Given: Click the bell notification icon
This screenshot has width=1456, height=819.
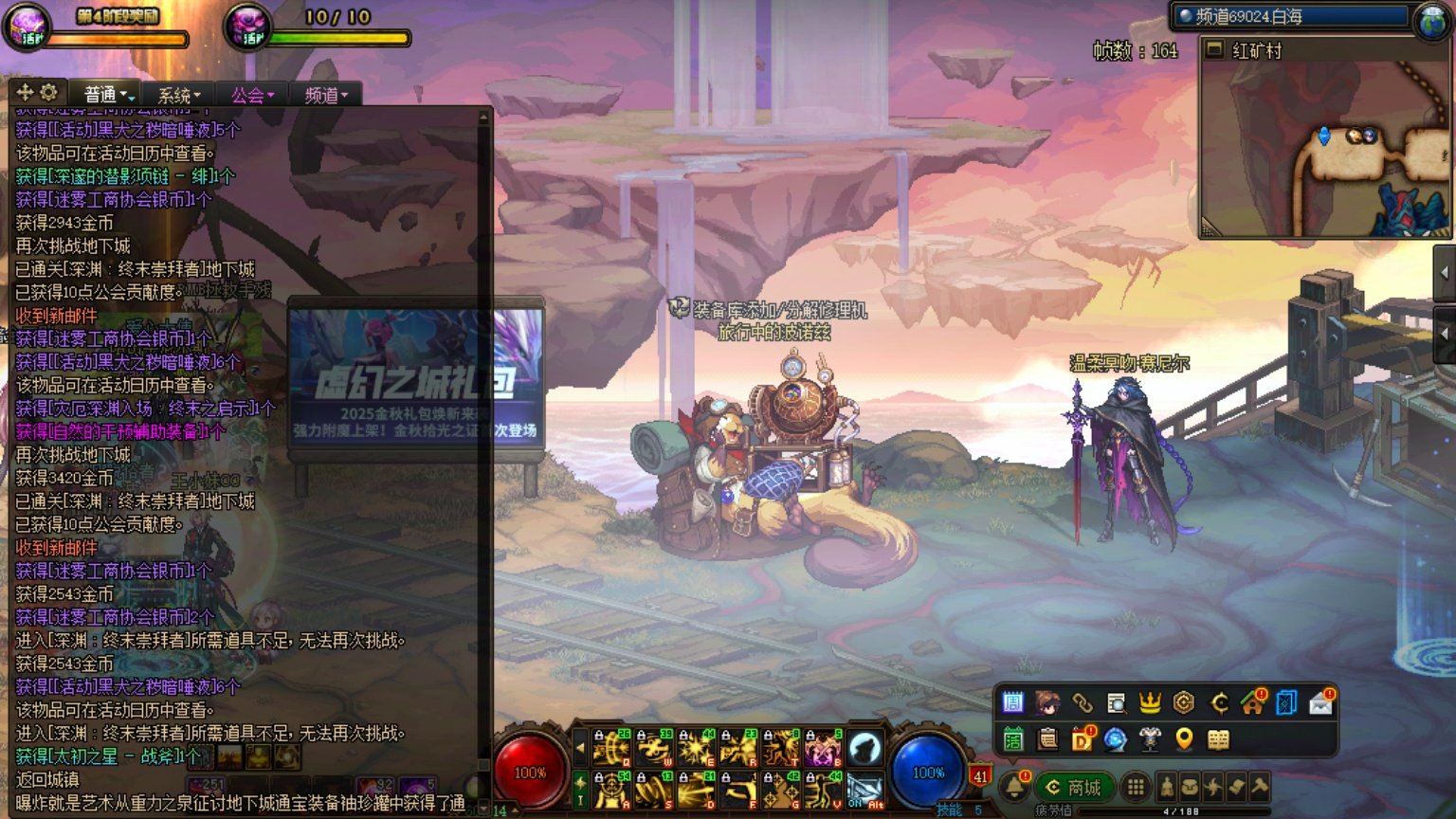Looking at the screenshot, I should (1014, 787).
